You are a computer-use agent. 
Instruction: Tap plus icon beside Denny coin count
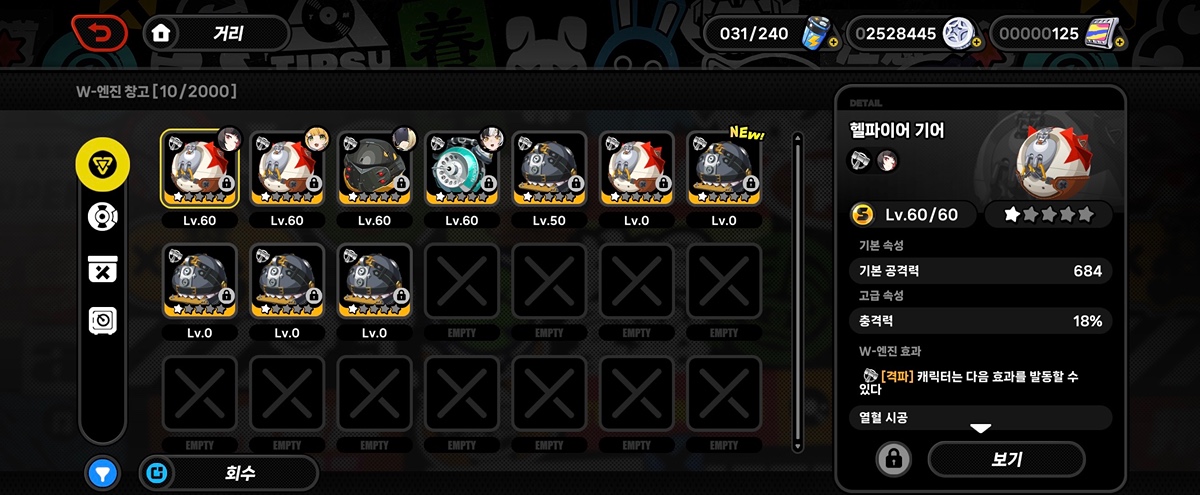click(975, 42)
